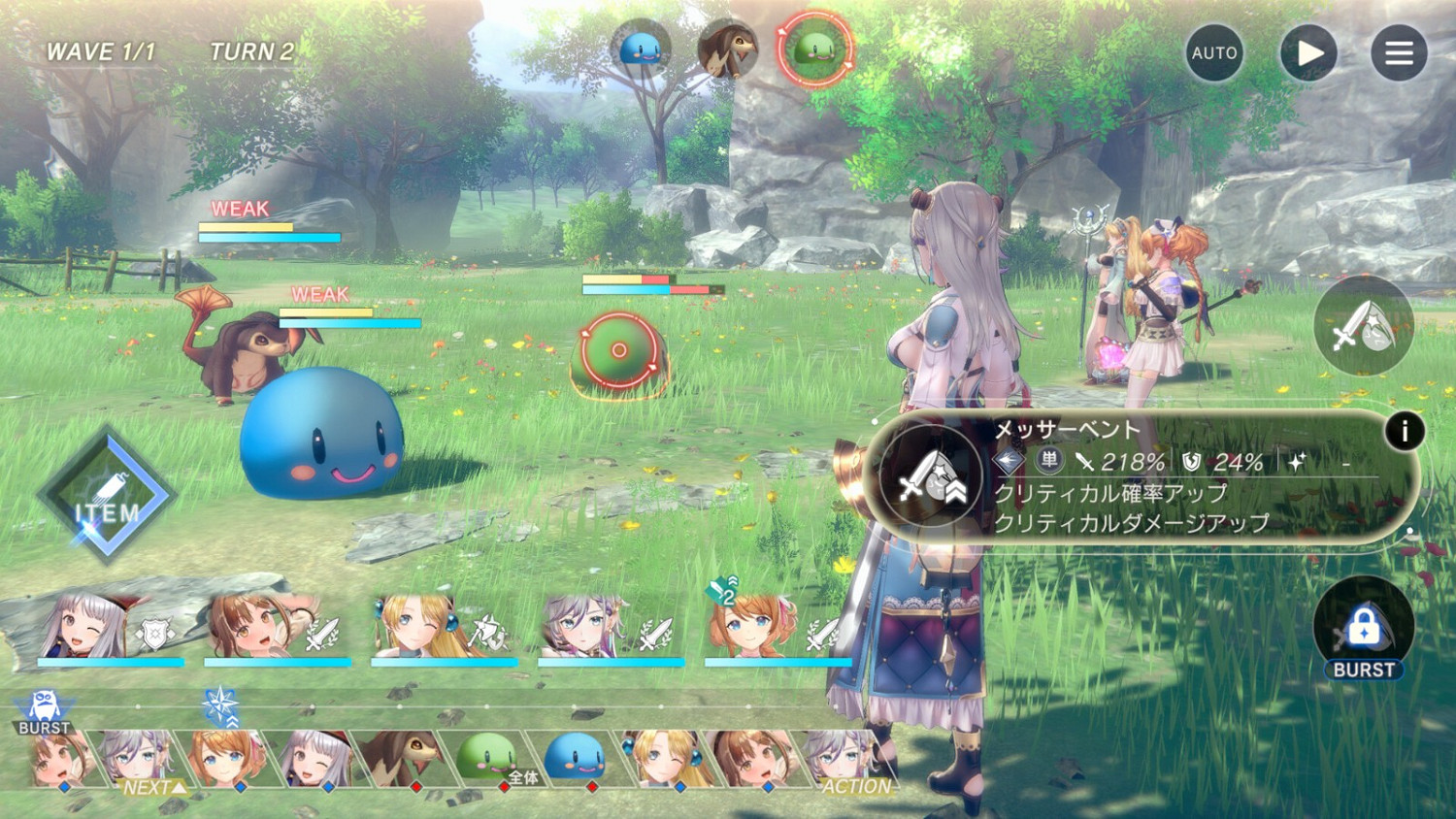The image size is (1456, 819).
Task: Enable AUTO battle mode
Action: [x=1213, y=53]
